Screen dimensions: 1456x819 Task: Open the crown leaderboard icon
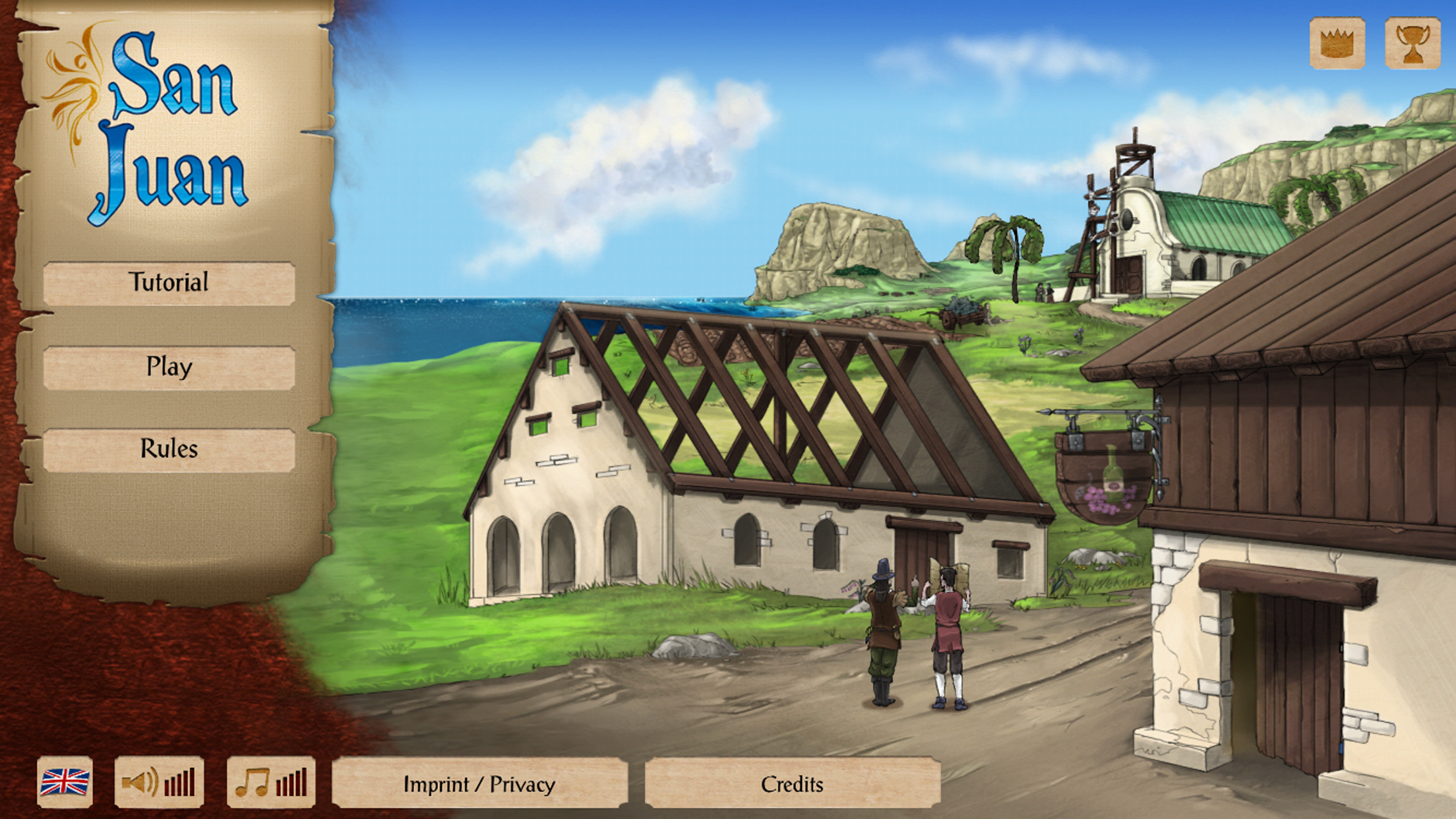(x=1337, y=44)
